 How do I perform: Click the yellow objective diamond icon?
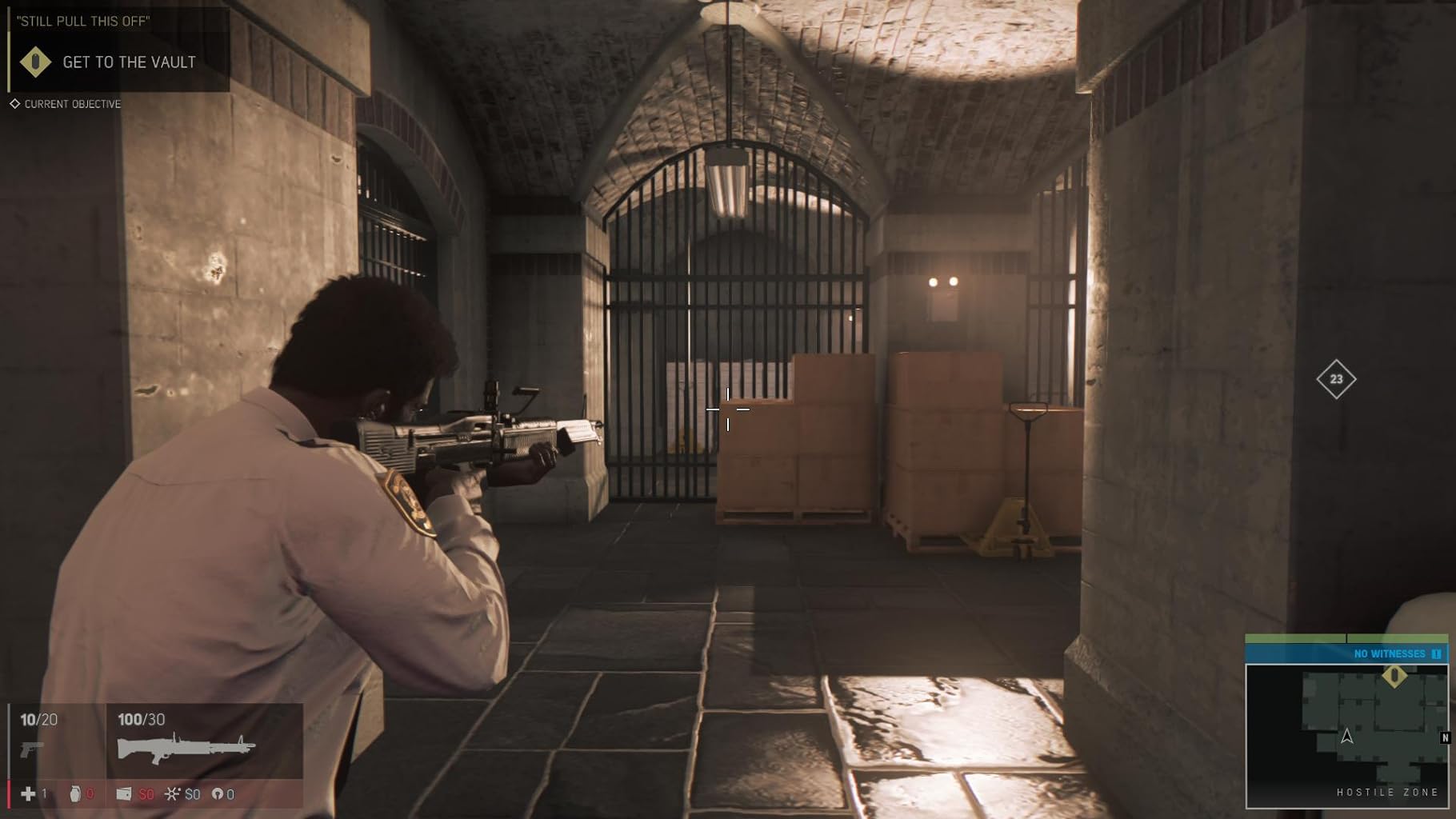[x=35, y=62]
